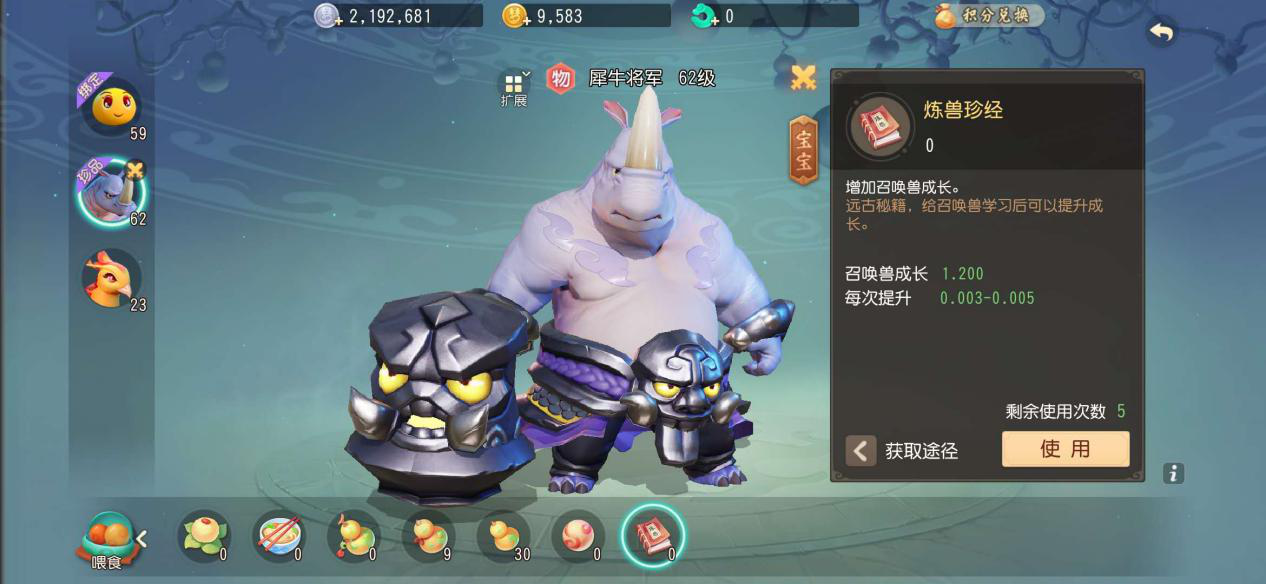The width and height of the screenshot is (1266, 584).
Task: Go back with the return arrow
Action: coord(1161,32)
